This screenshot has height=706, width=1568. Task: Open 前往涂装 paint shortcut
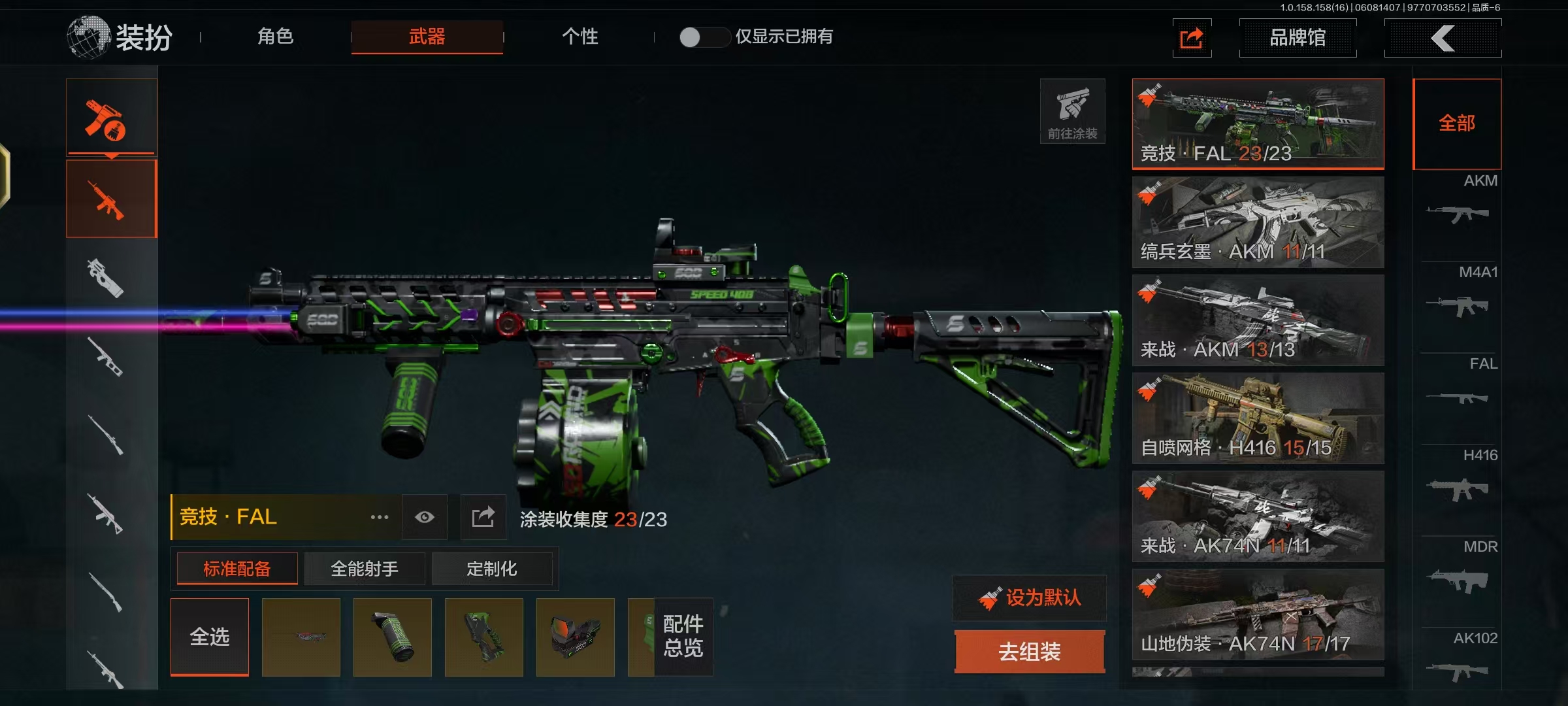[1072, 111]
